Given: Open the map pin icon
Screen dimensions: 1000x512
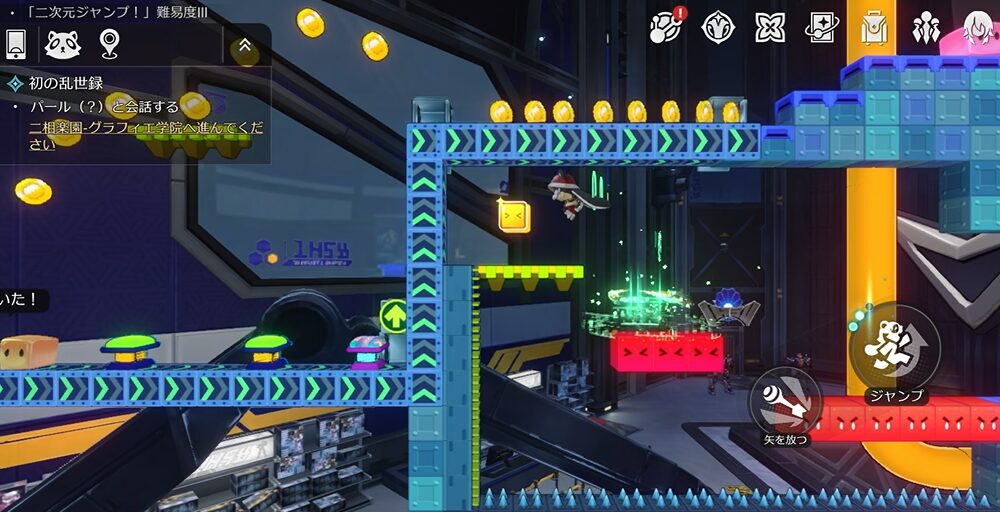Looking at the screenshot, I should [109, 43].
